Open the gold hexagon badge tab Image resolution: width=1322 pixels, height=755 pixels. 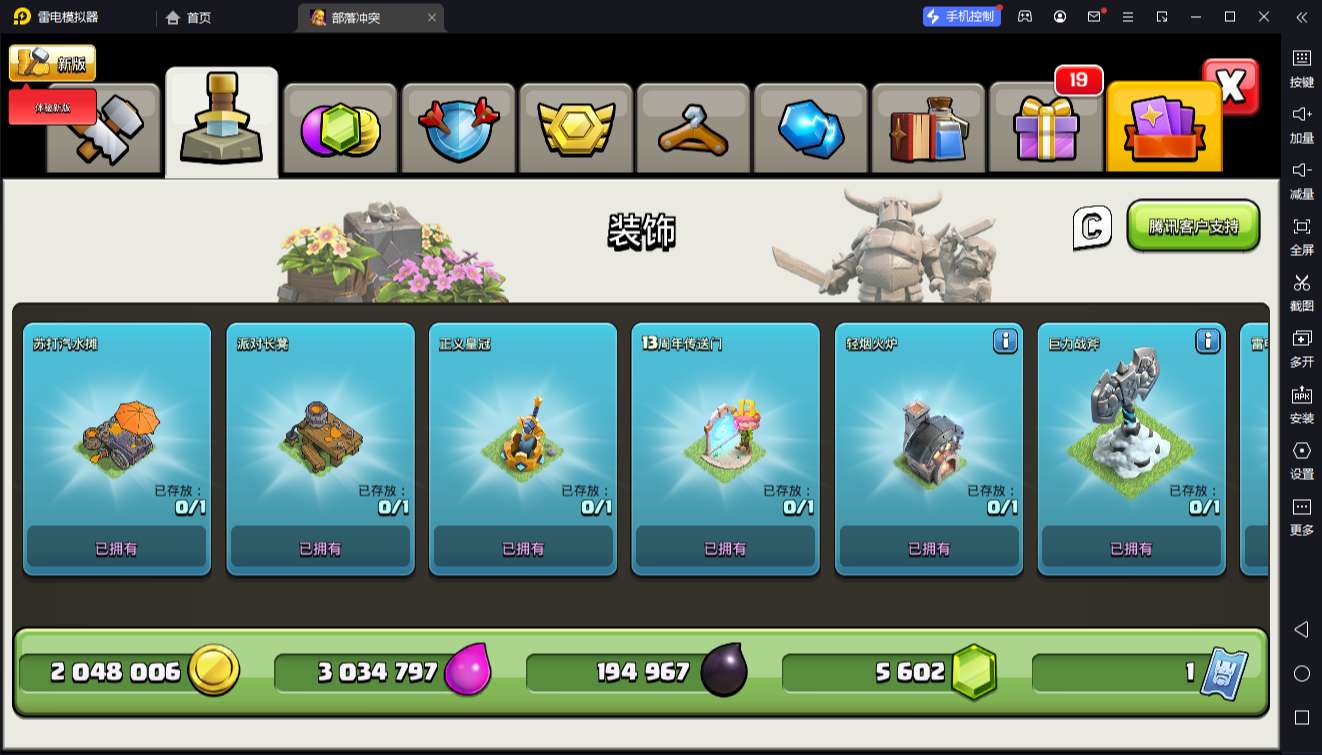point(575,130)
